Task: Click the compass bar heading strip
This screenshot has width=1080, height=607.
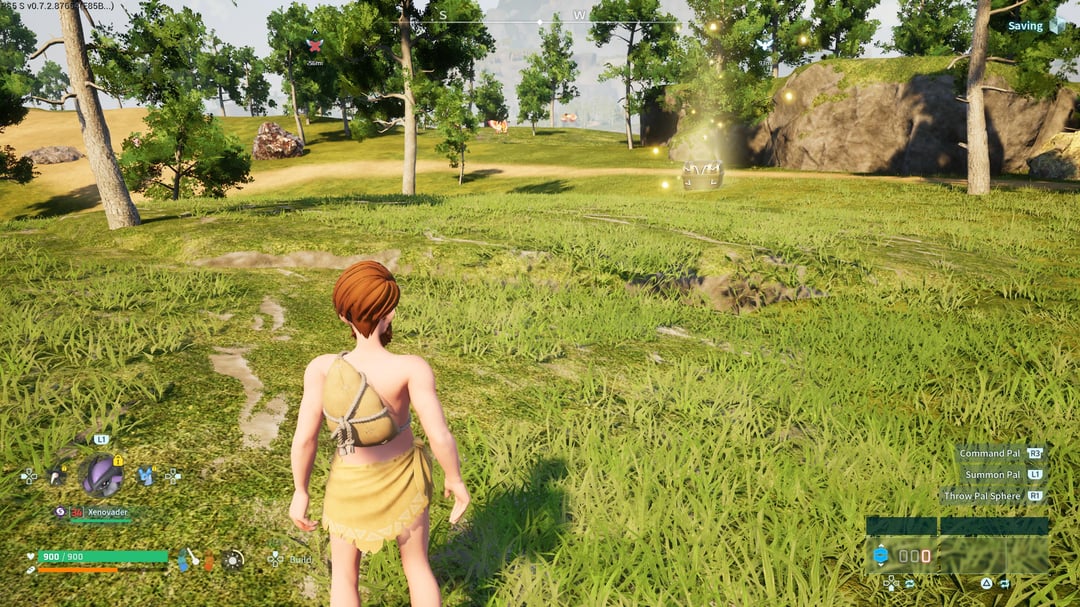Action: pyautogui.click(x=540, y=20)
